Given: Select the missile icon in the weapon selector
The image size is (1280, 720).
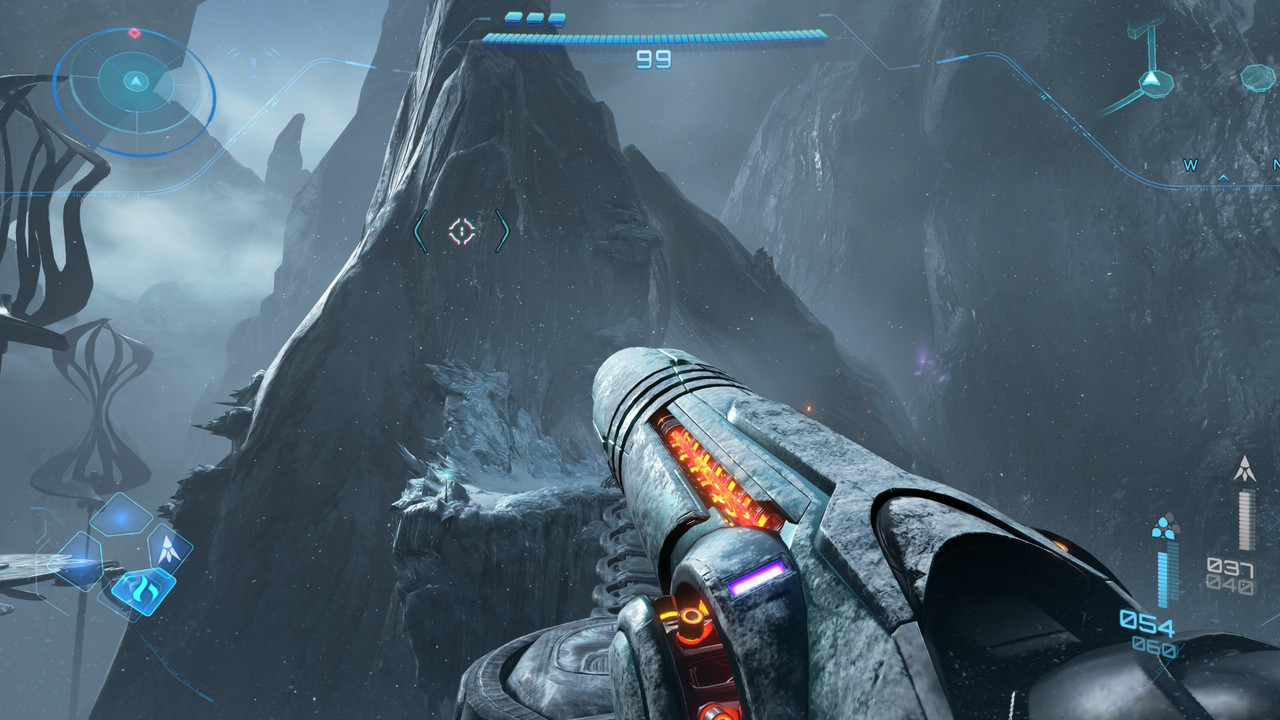Looking at the screenshot, I should [169, 548].
